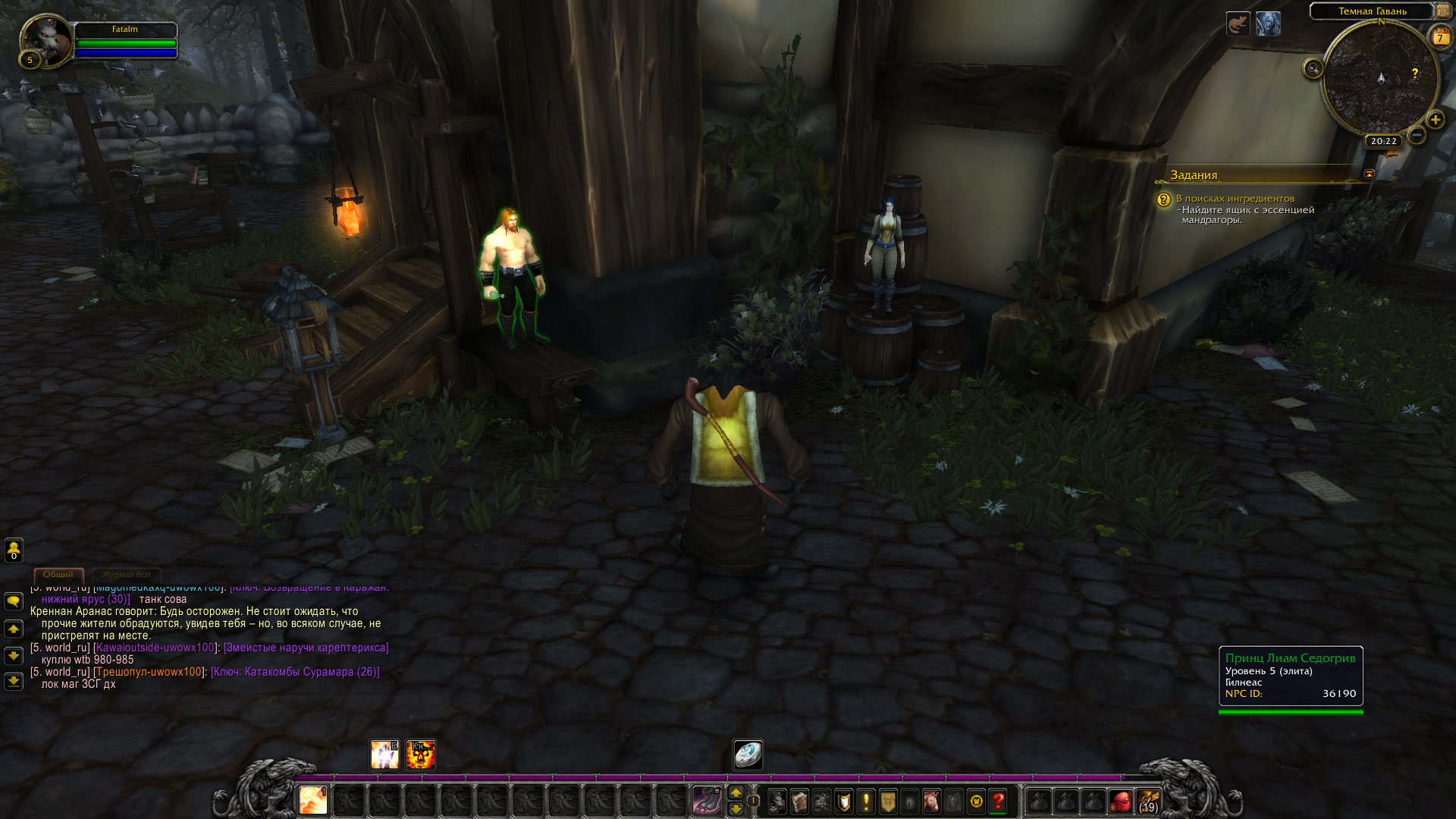The height and width of the screenshot is (819, 1456).
Task: Select the Общий chat tab
Action: click(58, 575)
